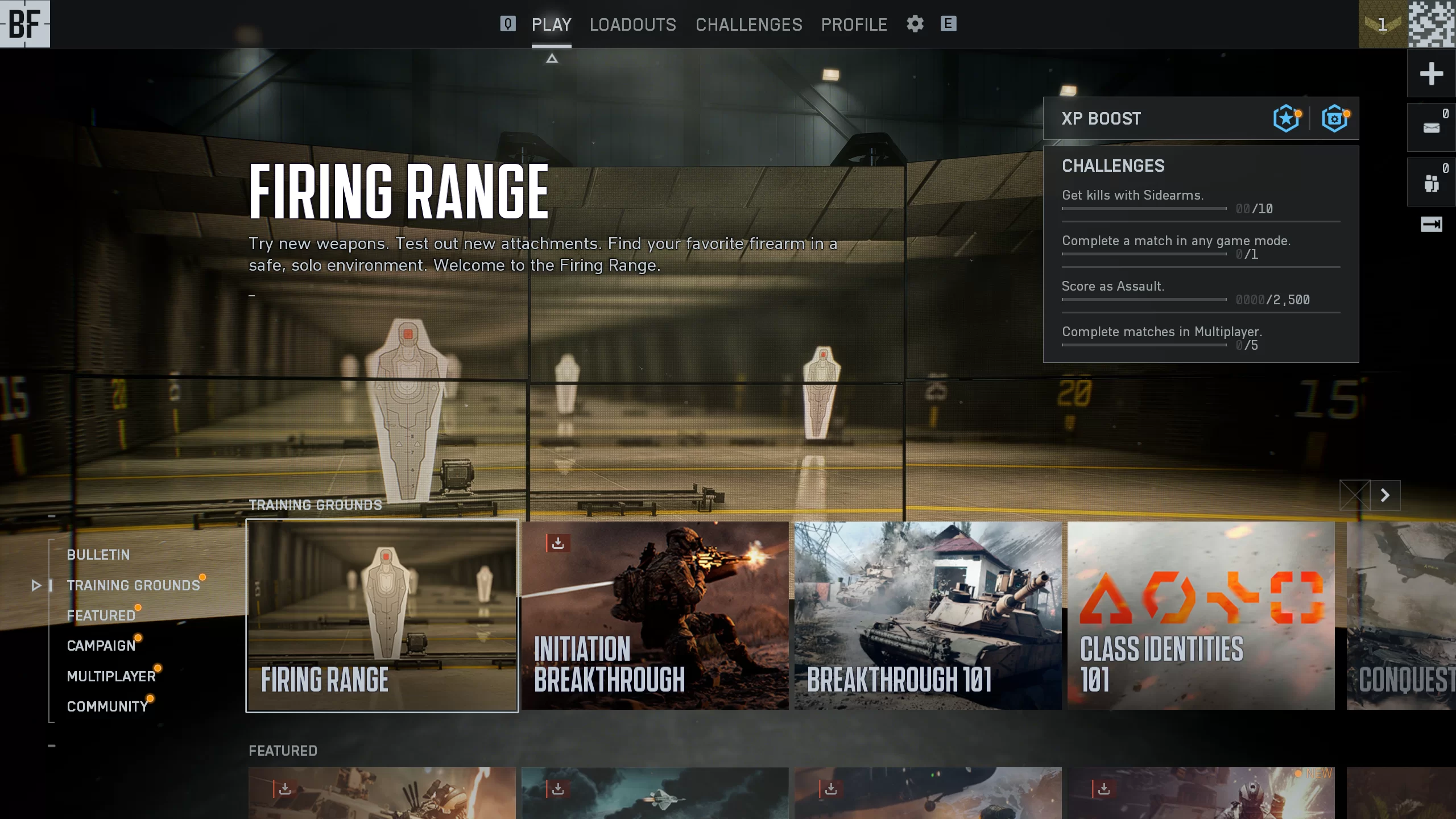Open the Community section
Image resolution: width=1456 pixels, height=819 pixels.
tap(107, 706)
